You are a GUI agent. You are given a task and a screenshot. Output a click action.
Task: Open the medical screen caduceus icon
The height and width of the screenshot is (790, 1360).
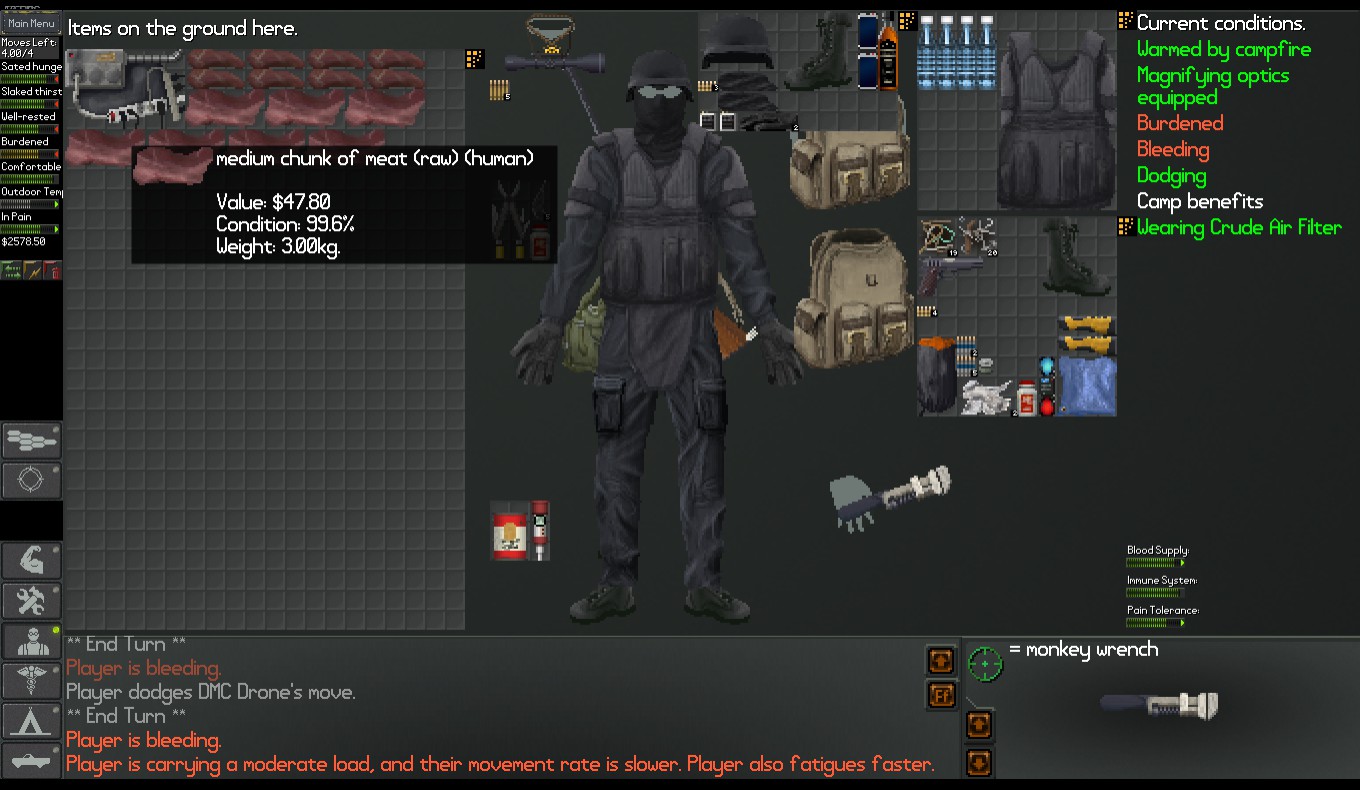31,680
